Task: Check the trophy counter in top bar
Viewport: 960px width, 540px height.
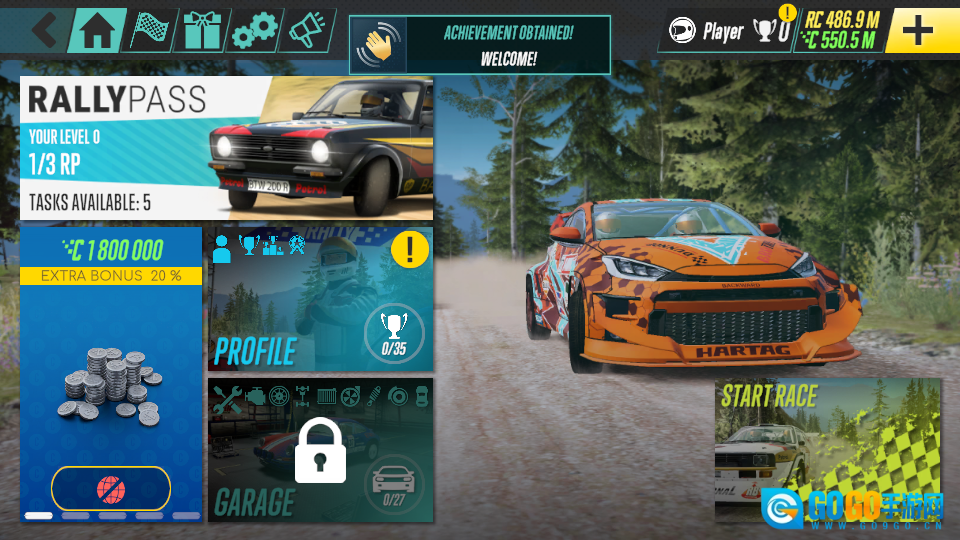Action: pos(772,31)
